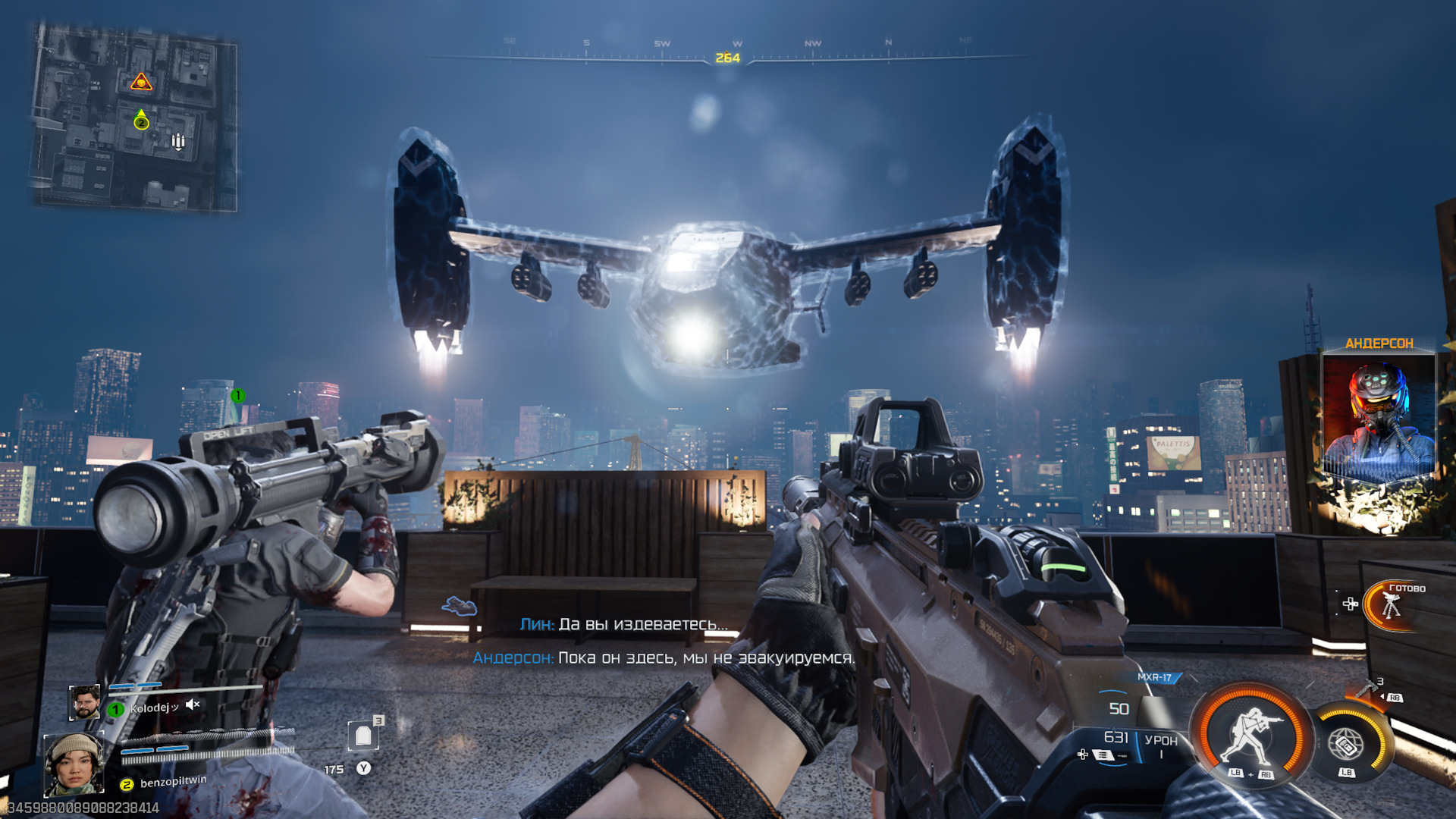
Task: Select teammate Kolodej's portrait
Action: tap(84, 702)
